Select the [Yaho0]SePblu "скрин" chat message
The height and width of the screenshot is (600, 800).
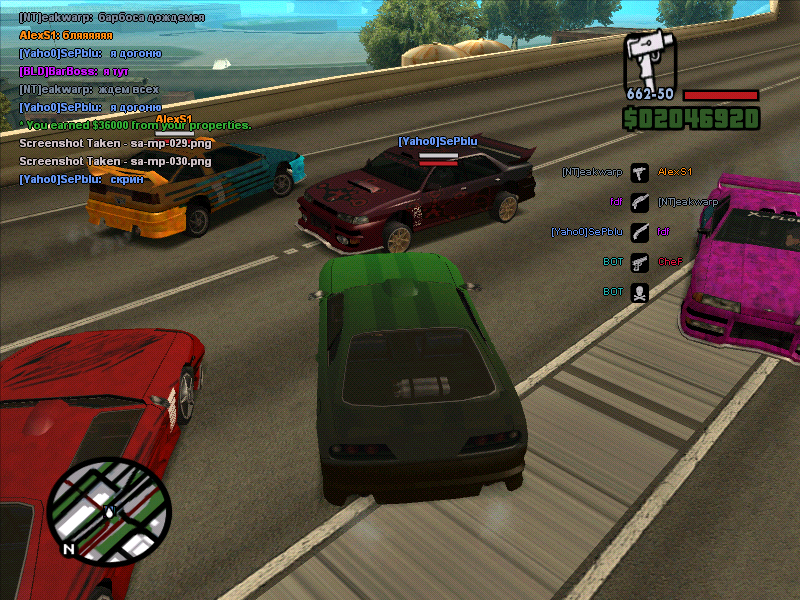tap(81, 179)
